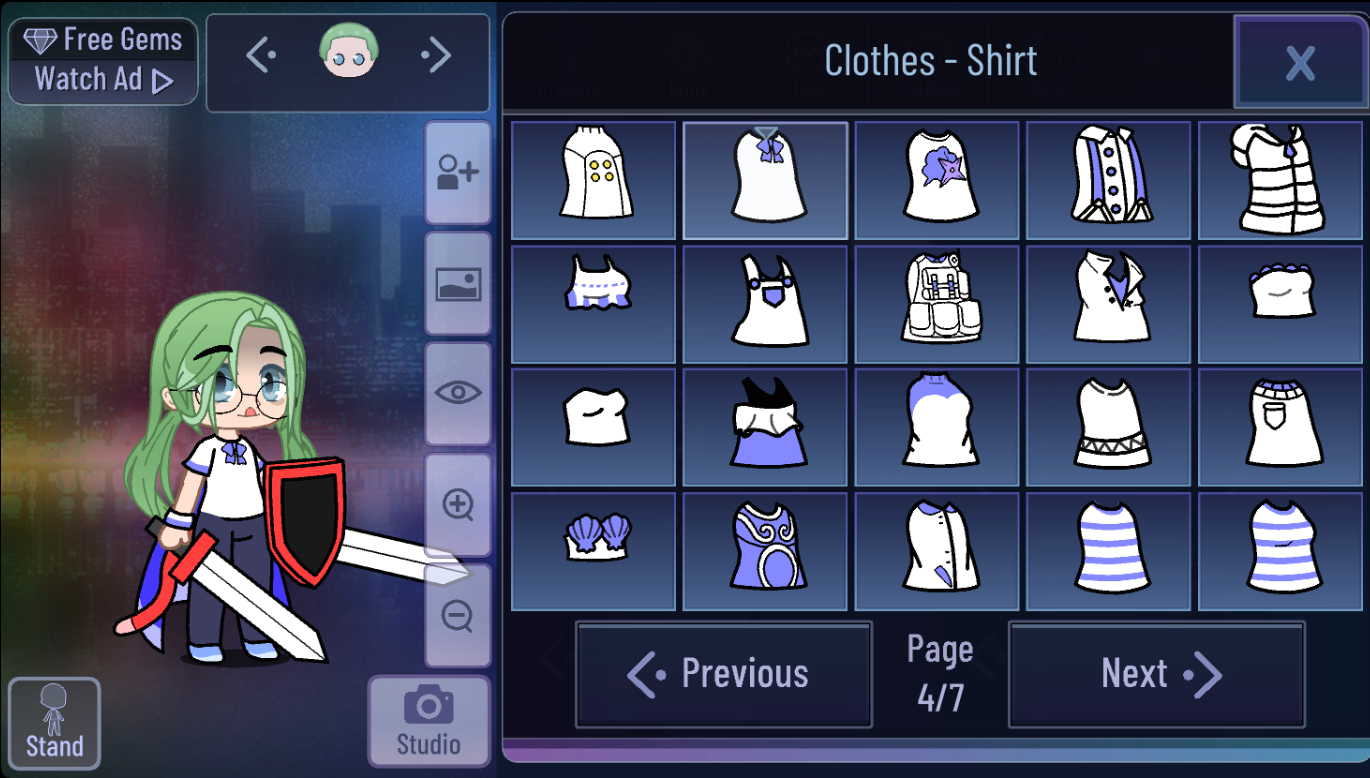Screen dimensions: 1370x778
Task: Pick the shirt with star splash print
Action: tap(937, 180)
